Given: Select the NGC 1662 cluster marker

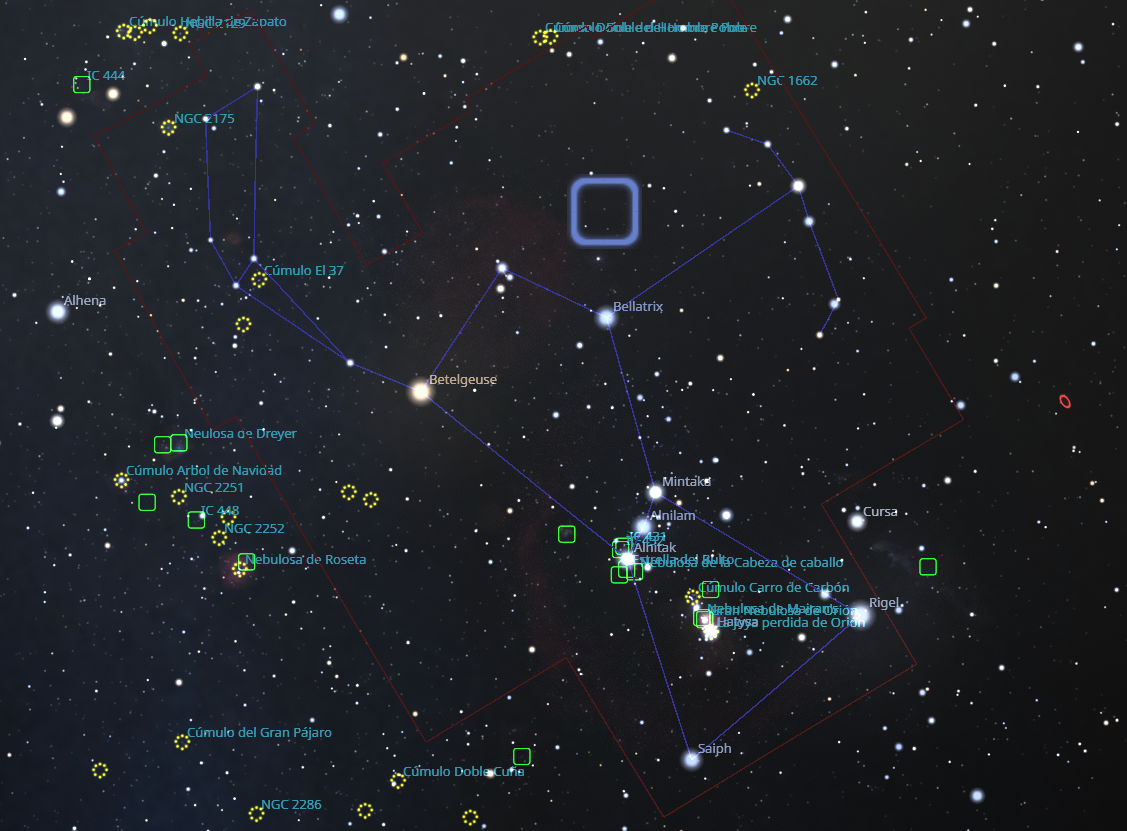Looking at the screenshot, I should [752, 91].
